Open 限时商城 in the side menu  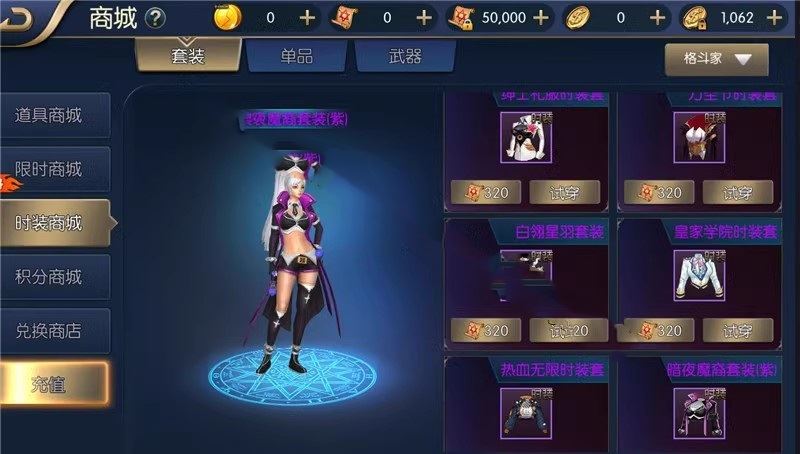[52, 169]
